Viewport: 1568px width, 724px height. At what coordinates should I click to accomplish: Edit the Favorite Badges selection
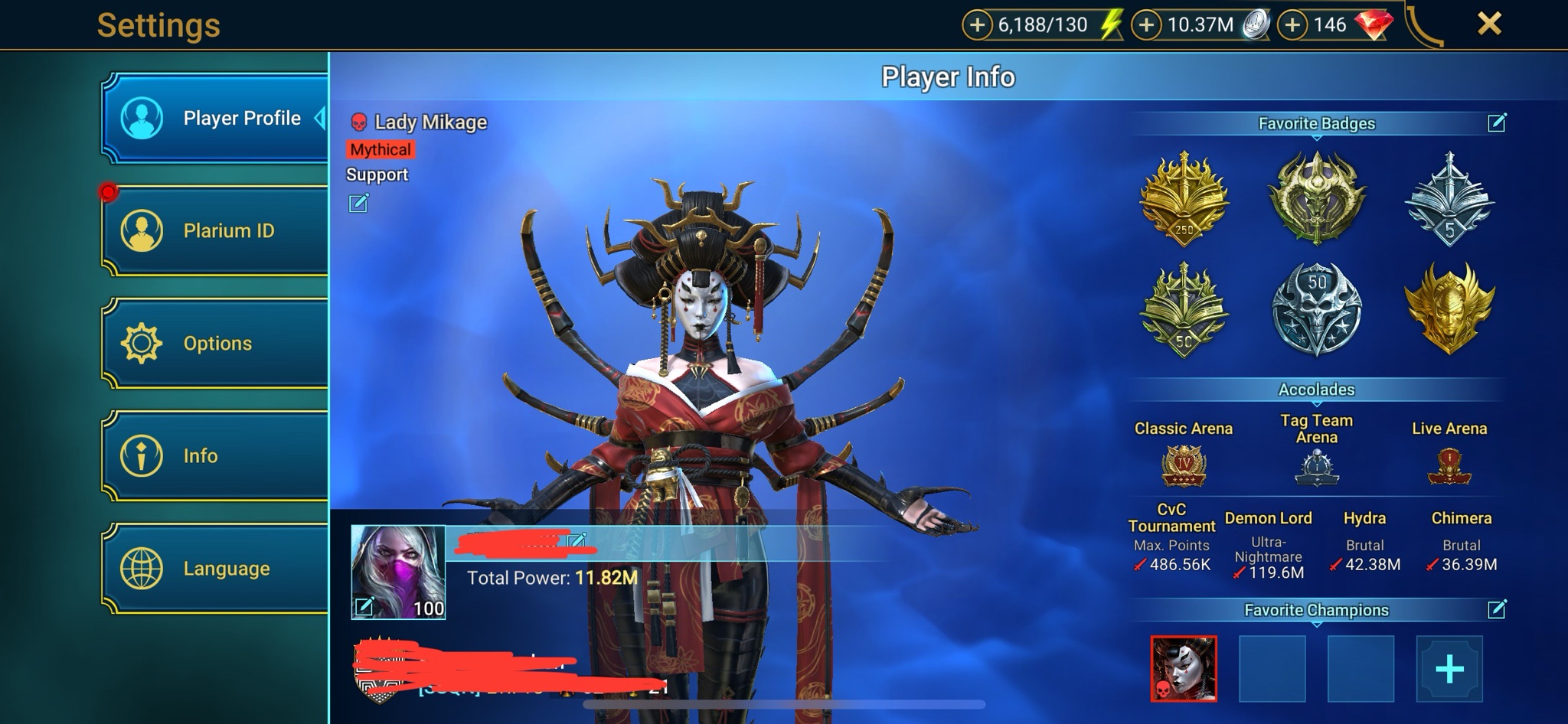[1497, 122]
